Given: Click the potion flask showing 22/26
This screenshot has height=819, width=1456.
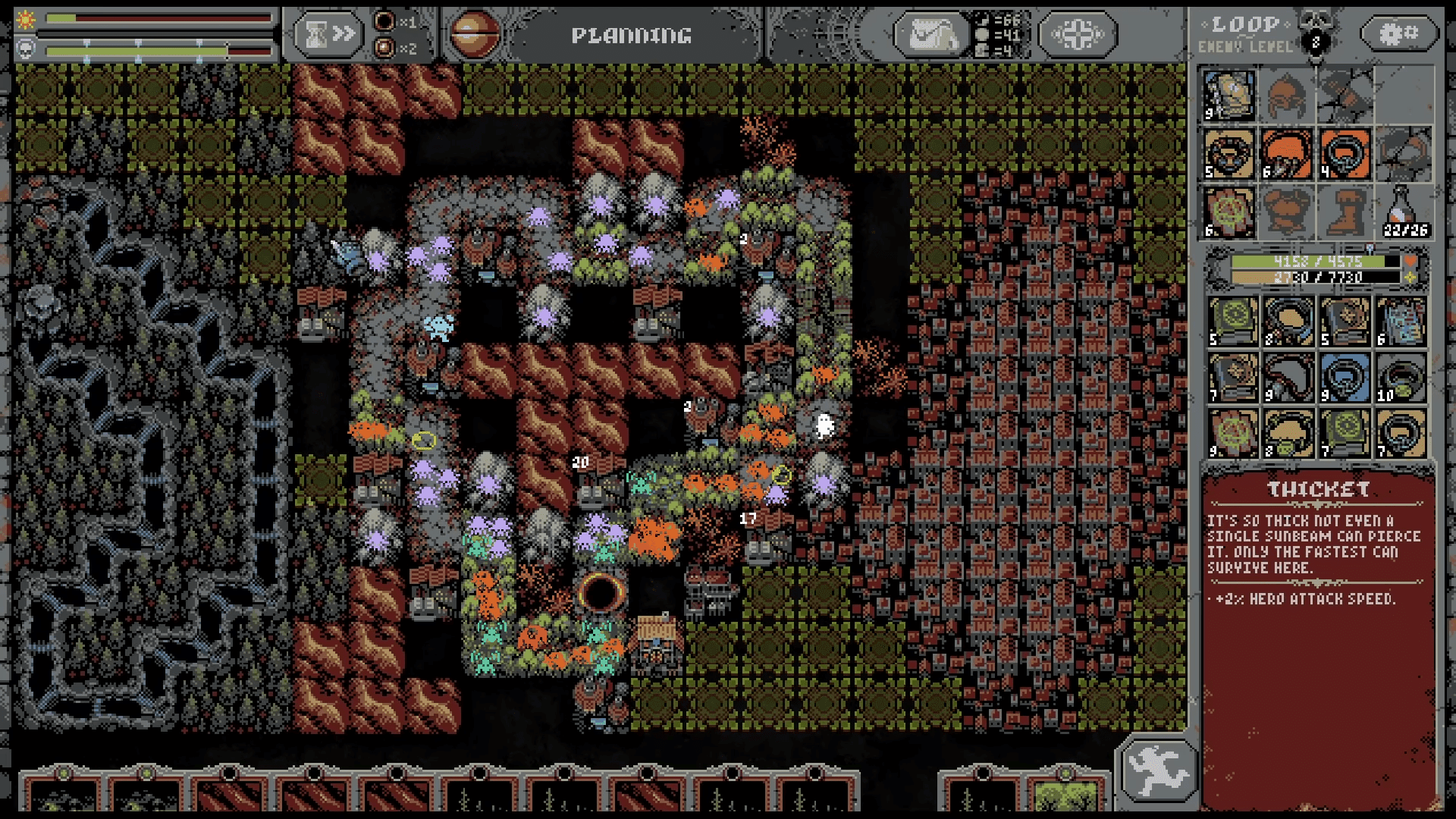Looking at the screenshot, I should click(1404, 210).
